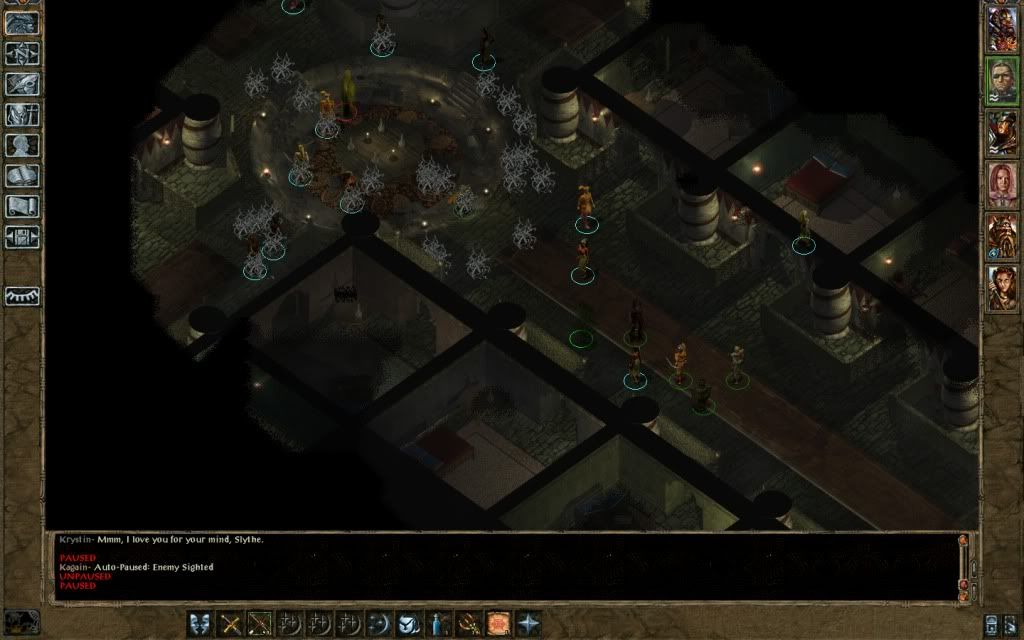Viewport: 1024px width, 640px height.
Task: Show the character record (bust icon)
Action: tap(22, 146)
